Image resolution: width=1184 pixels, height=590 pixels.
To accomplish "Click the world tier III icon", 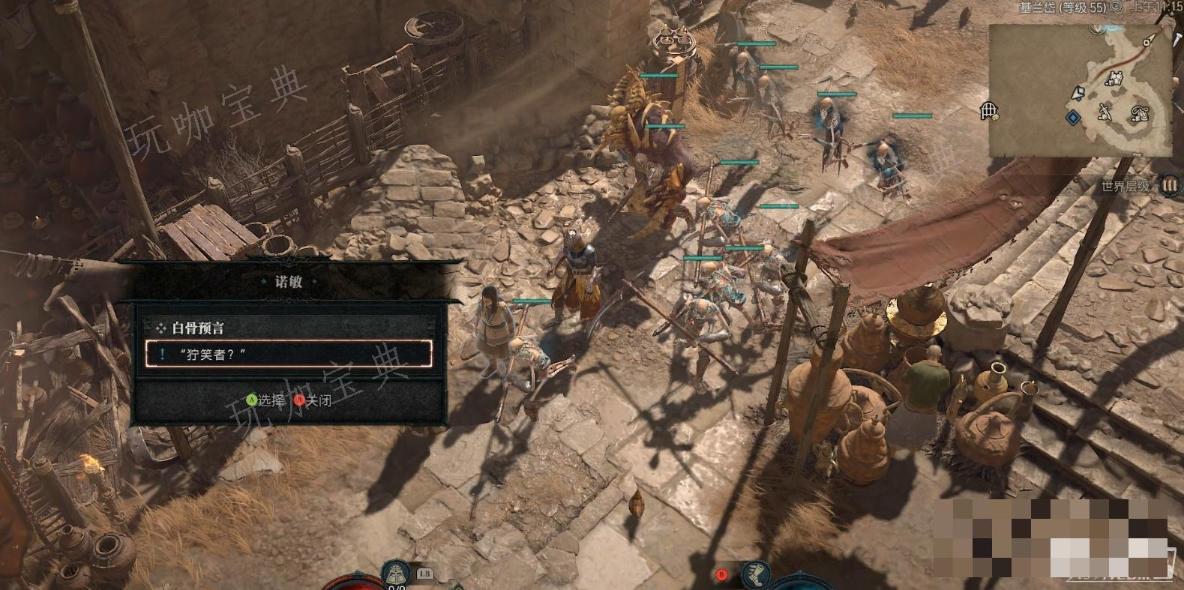I will click(x=1170, y=185).
